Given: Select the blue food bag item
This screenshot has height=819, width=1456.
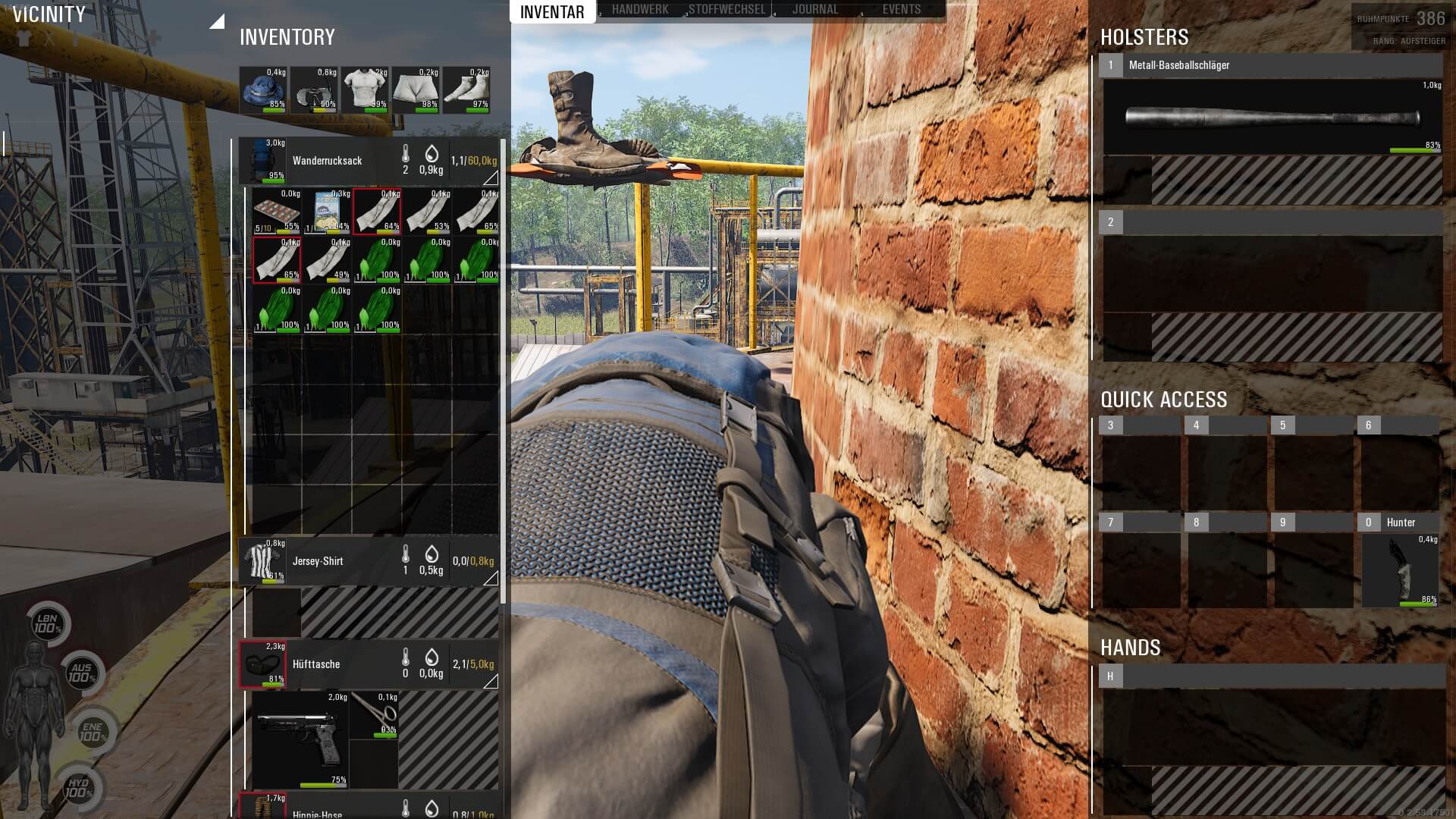Looking at the screenshot, I should pos(326,212).
